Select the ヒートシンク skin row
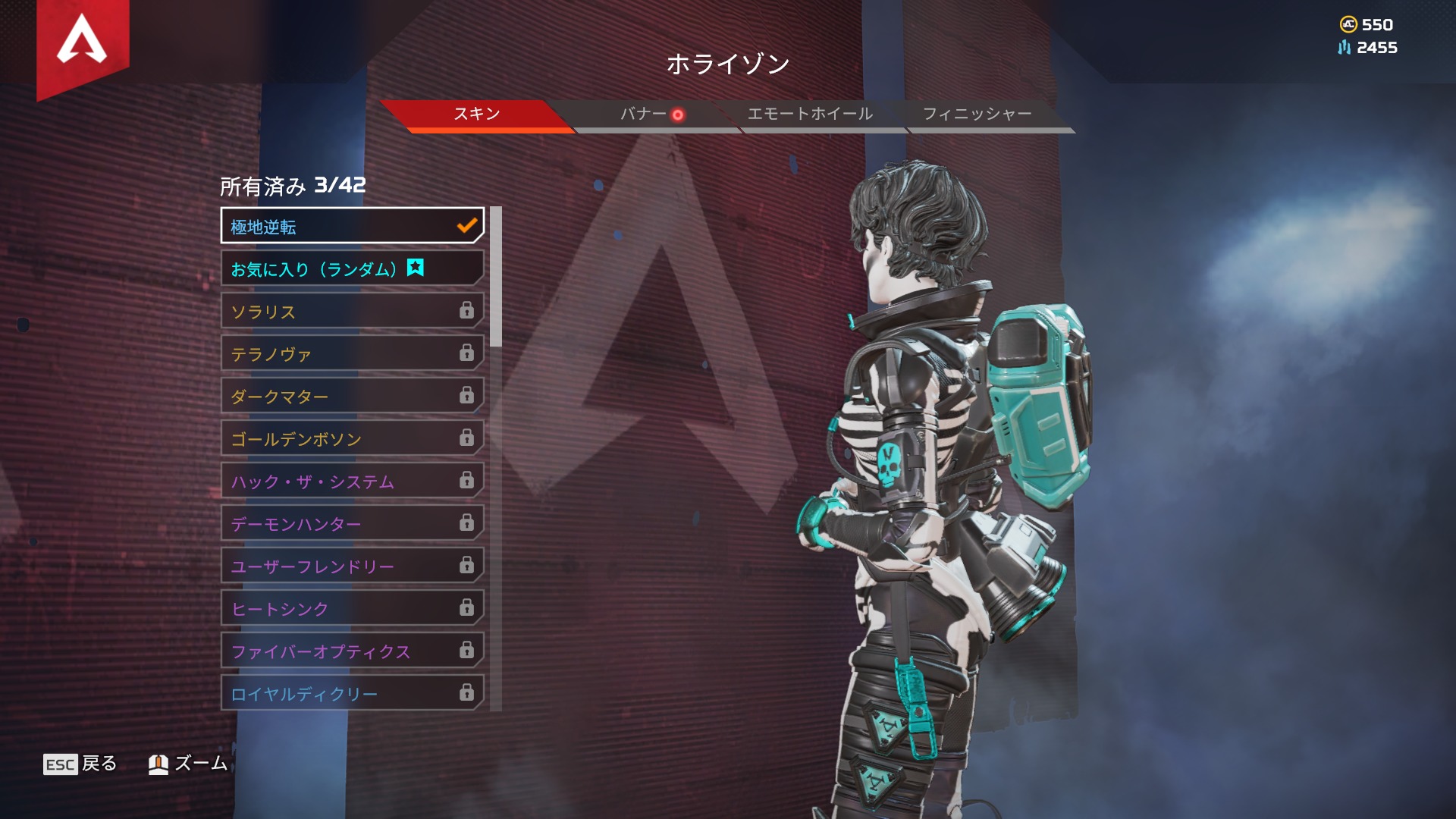Image resolution: width=1456 pixels, height=819 pixels. pos(352,609)
